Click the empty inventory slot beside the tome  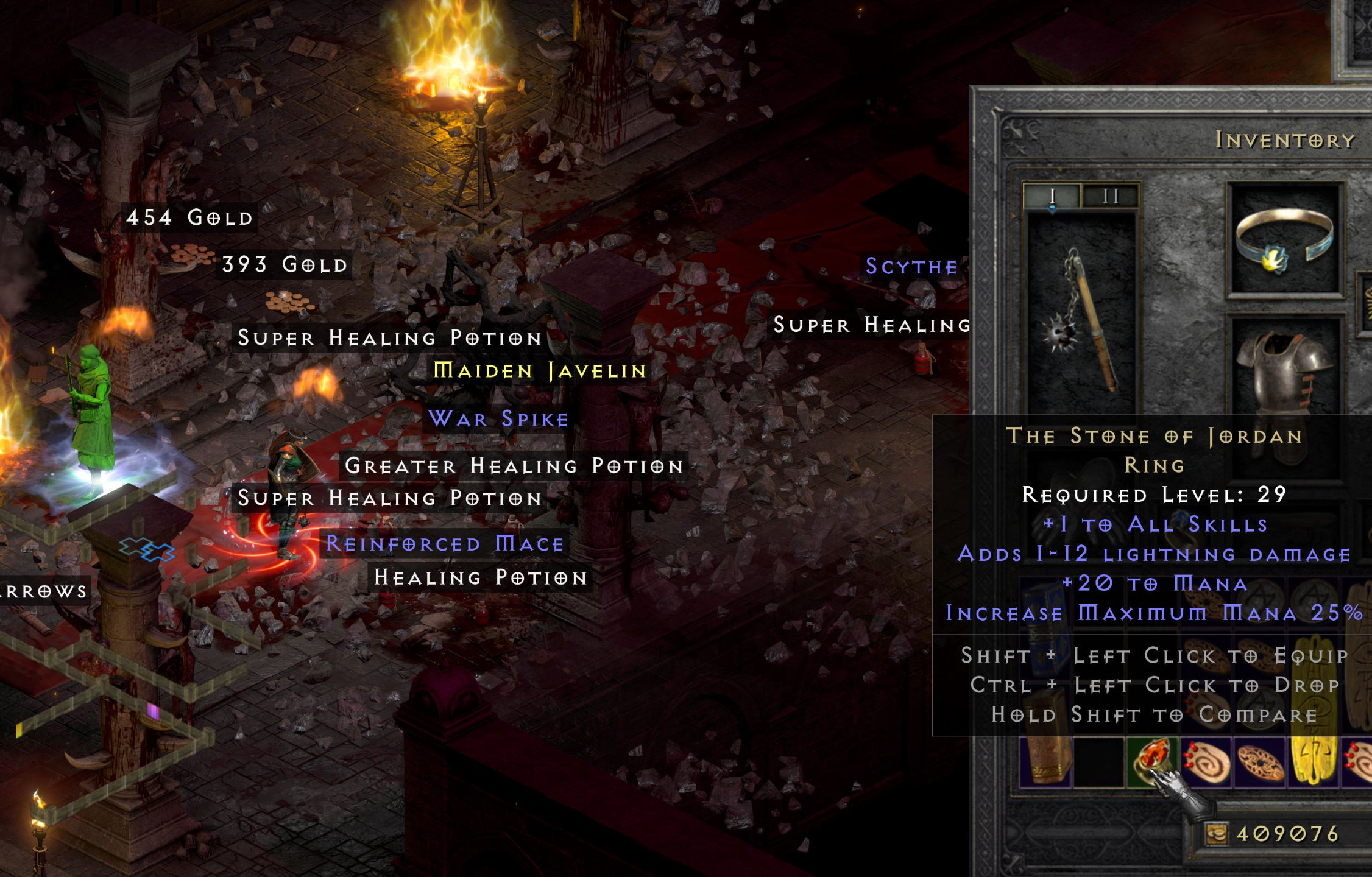[x=1098, y=762]
